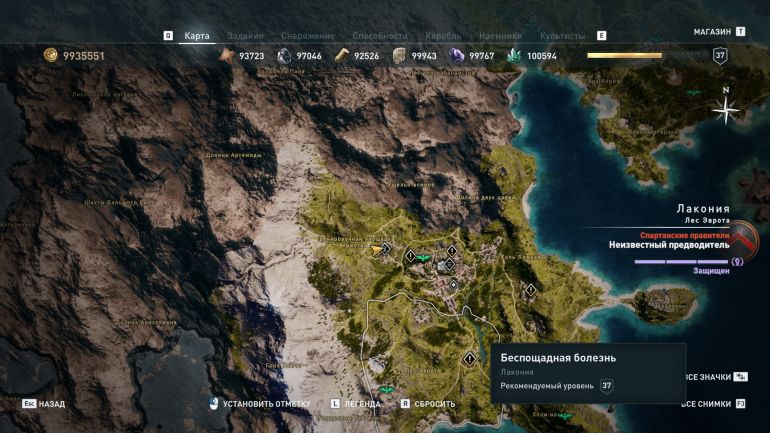Screen dimensions: 770x433
Task: Click the compass rose north indicator
Action: 726,110
